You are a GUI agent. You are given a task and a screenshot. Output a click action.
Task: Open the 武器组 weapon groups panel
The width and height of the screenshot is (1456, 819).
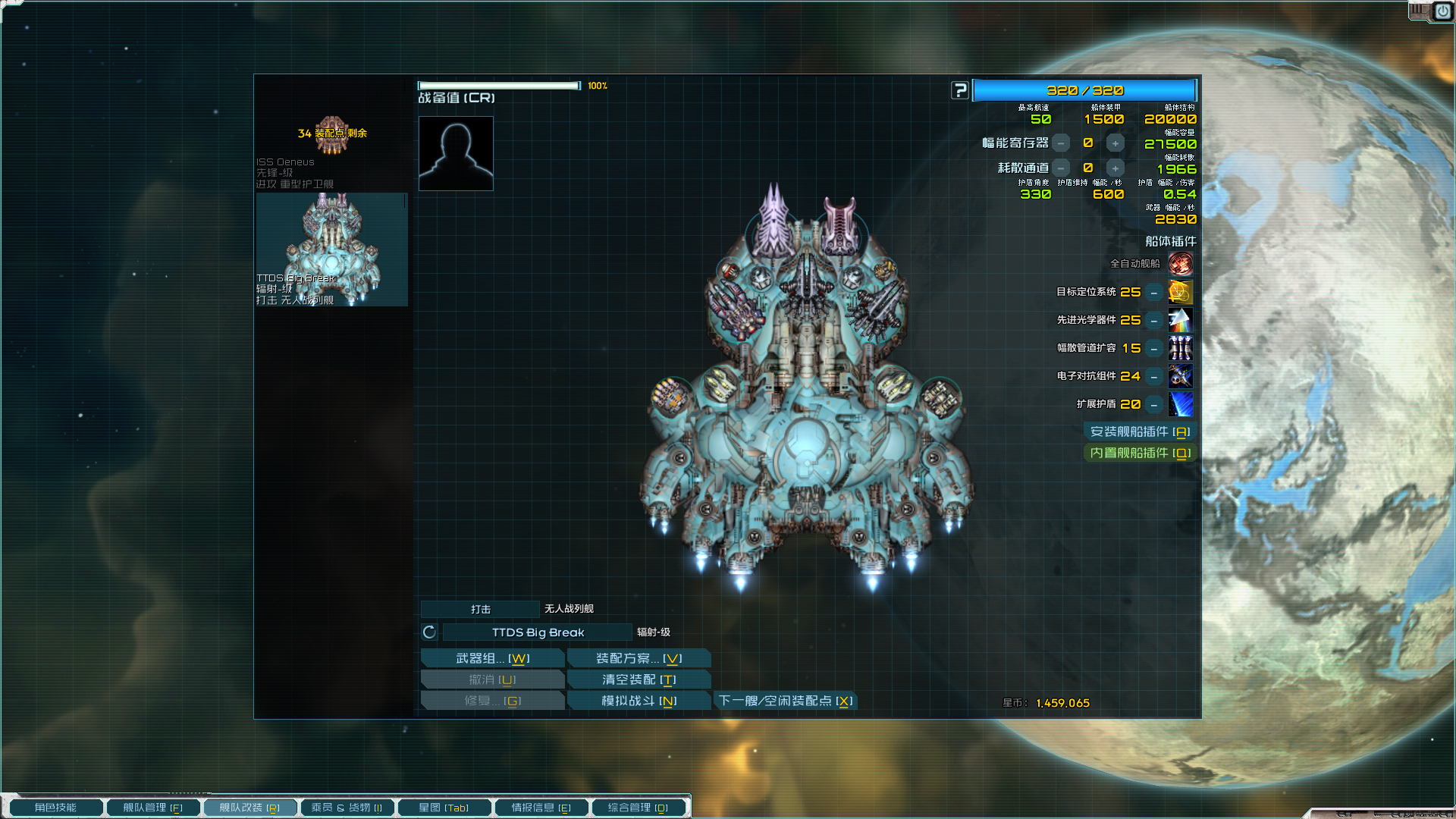click(492, 658)
